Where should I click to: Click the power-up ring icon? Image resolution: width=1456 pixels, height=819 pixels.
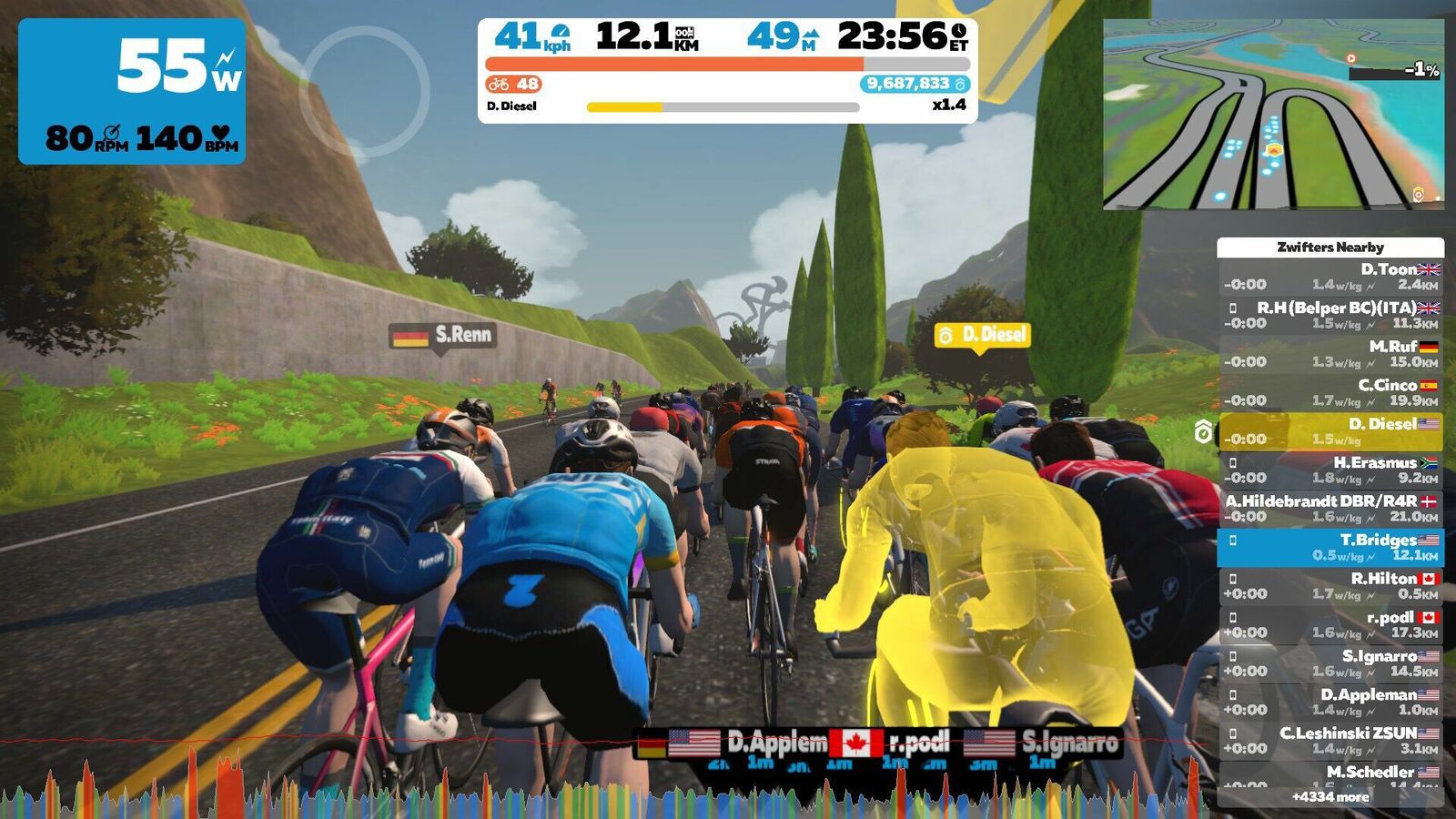click(364, 91)
